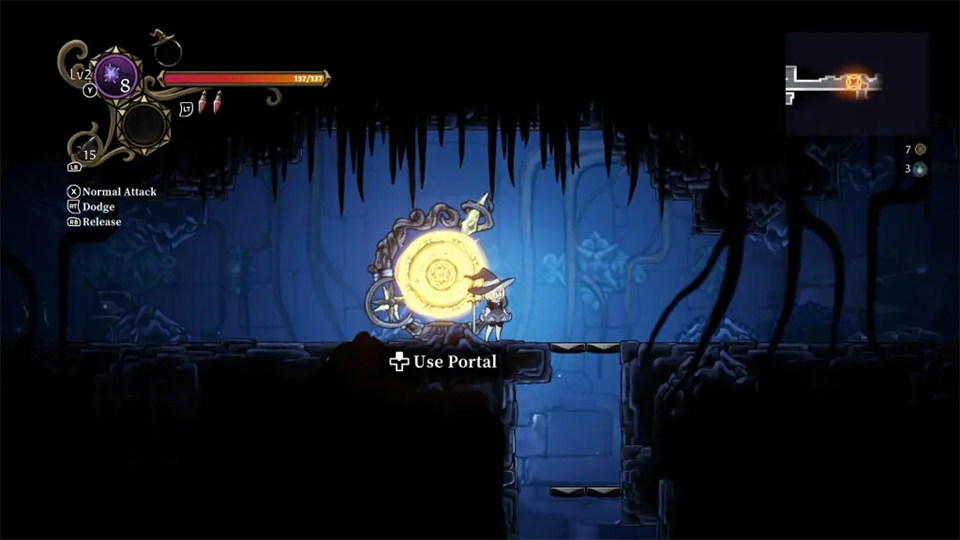Click the blue soul gem currency icon
The image size is (960, 540).
click(x=920, y=169)
